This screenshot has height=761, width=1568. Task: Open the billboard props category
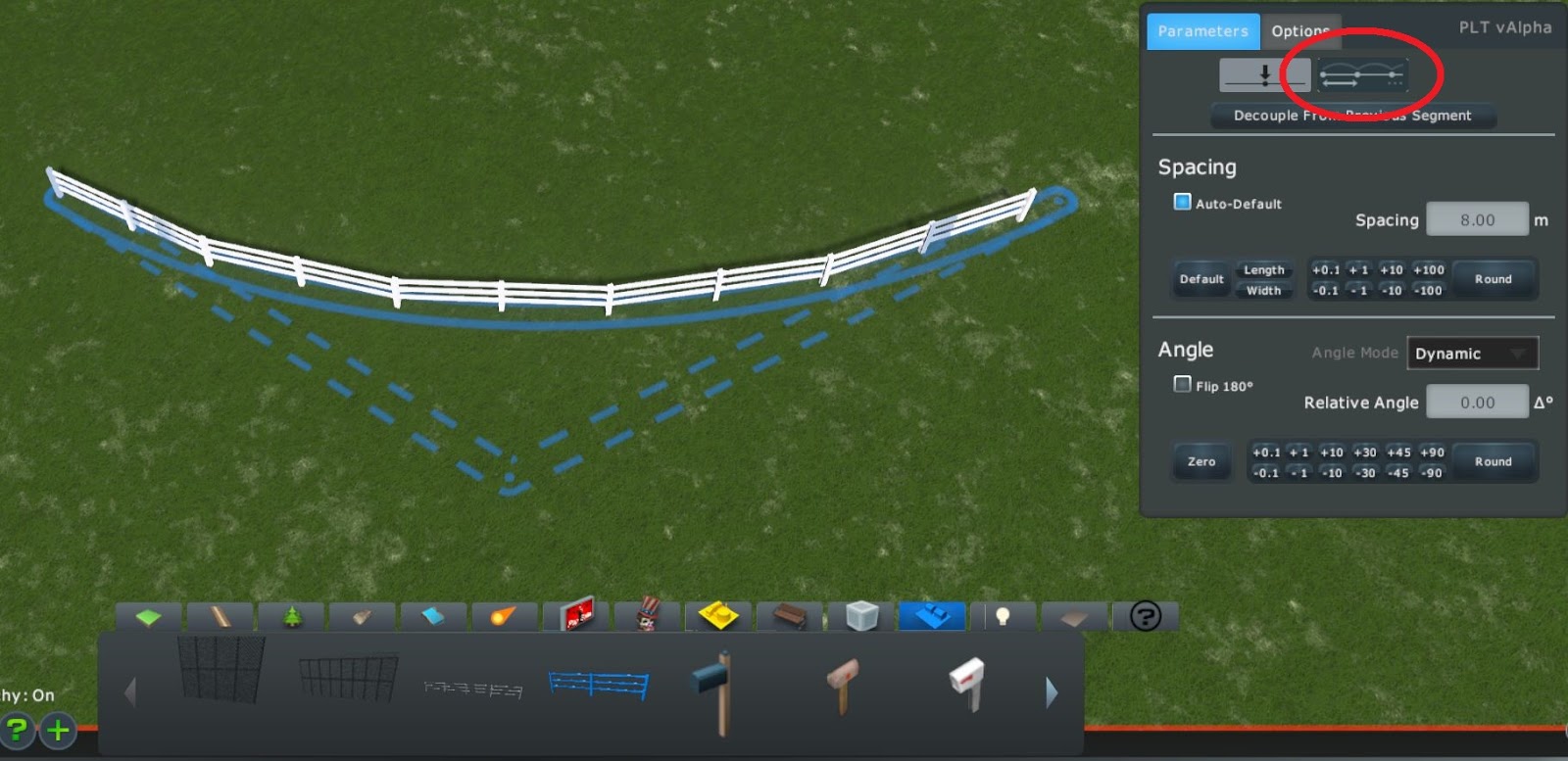pos(577,616)
